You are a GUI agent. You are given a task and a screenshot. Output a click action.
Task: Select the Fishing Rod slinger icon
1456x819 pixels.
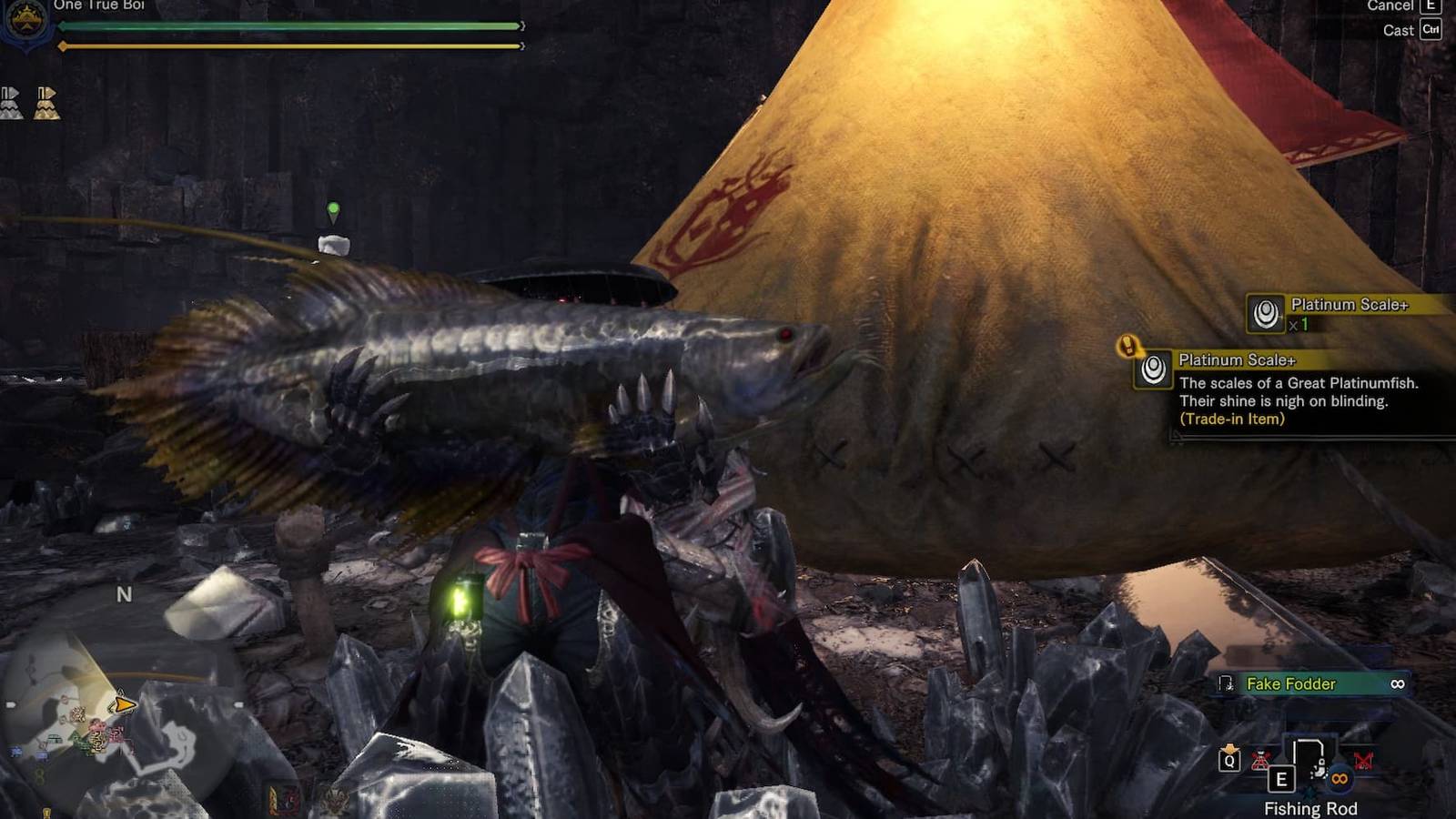1309,757
